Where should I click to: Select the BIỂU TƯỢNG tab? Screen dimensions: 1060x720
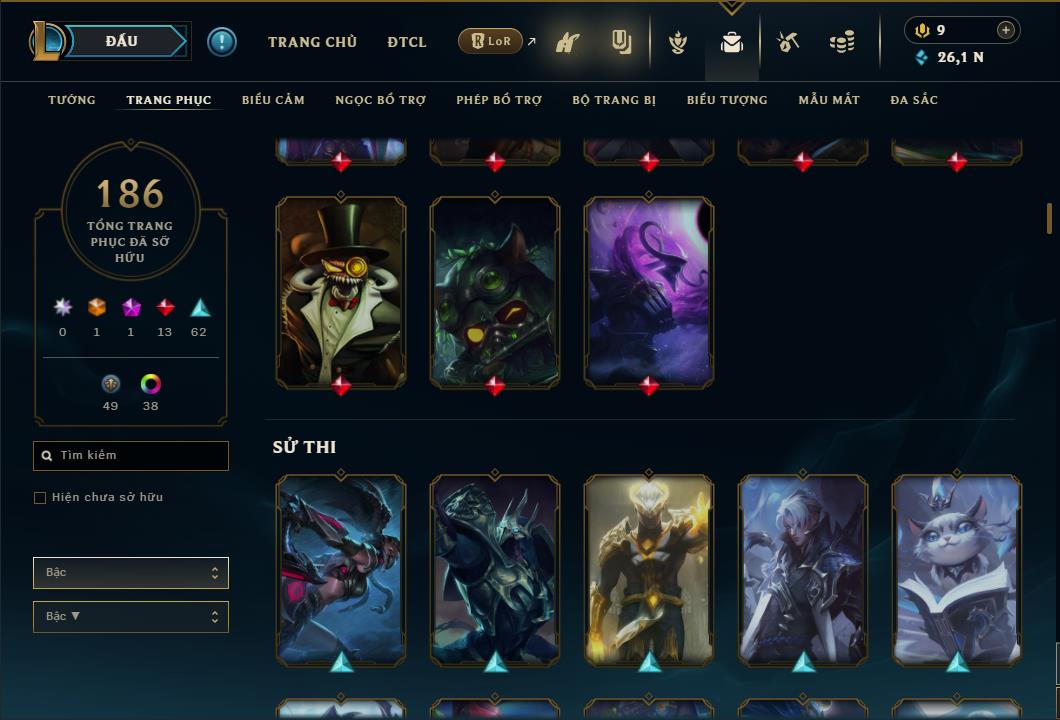click(x=727, y=100)
